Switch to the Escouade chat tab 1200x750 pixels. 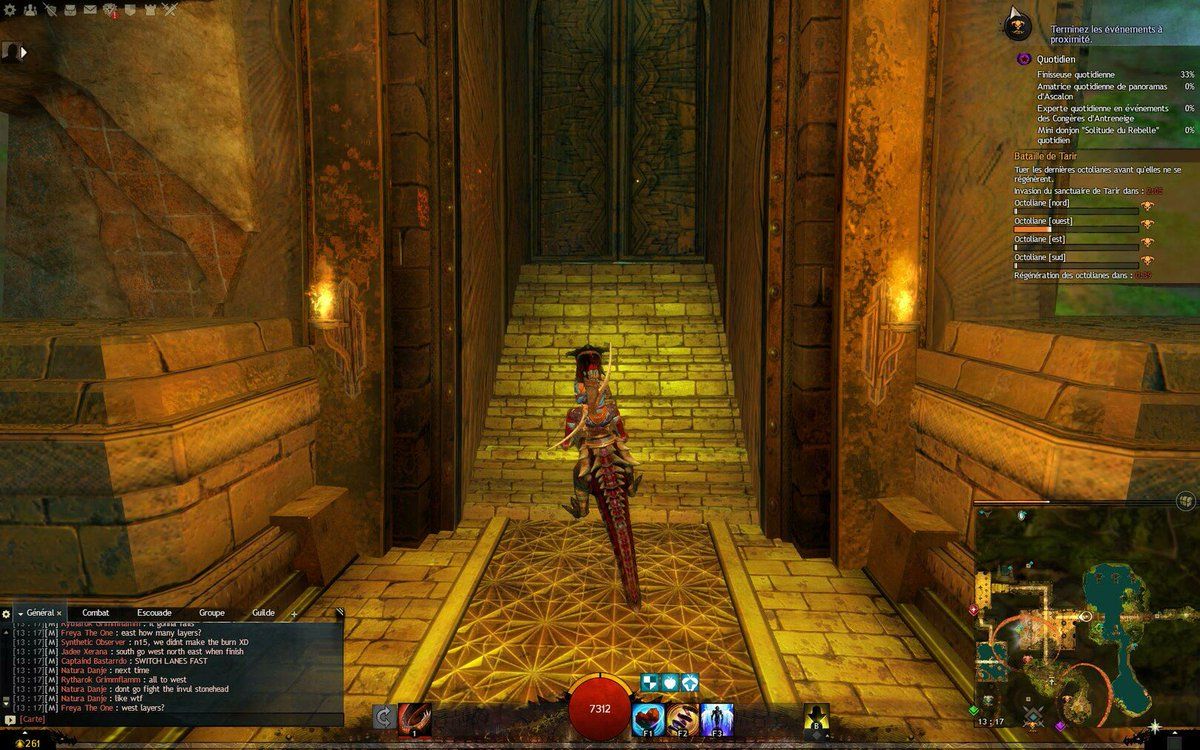pos(154,612)
